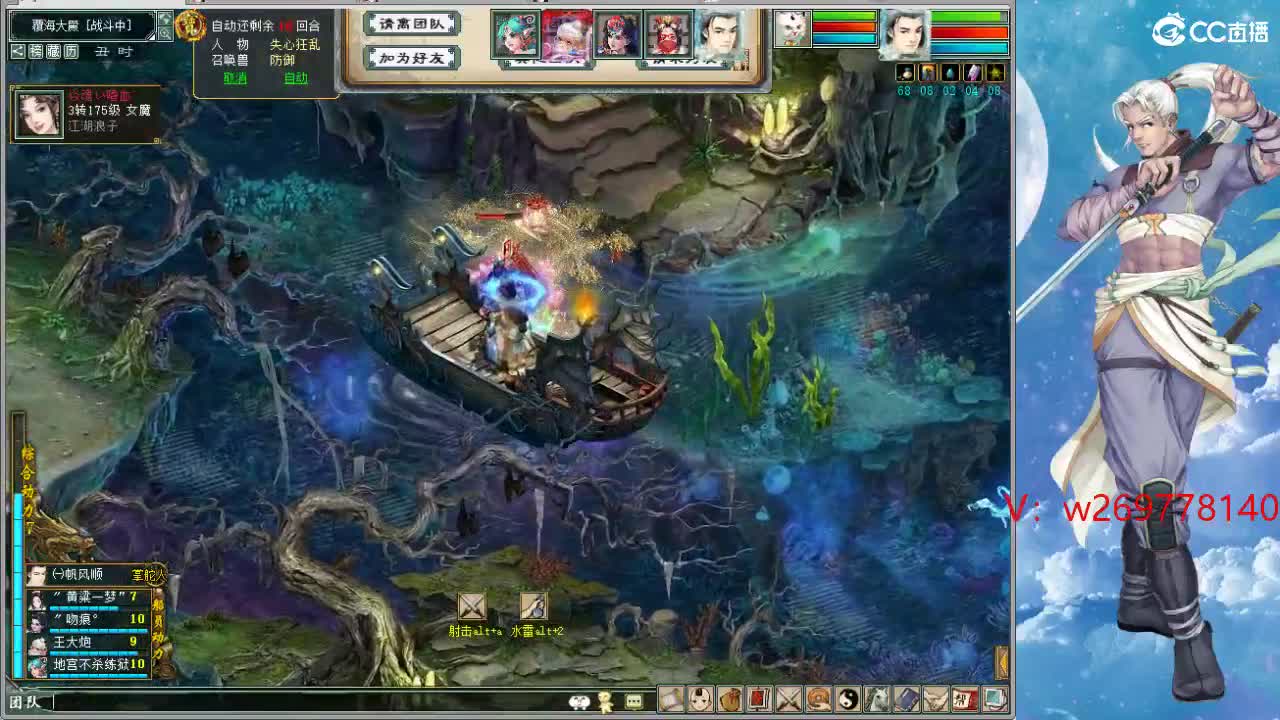Viewport: 1280px width, 720px height.
Task: Select the 水雷 (Water Mine) skill icon
Action: (532, 607)
